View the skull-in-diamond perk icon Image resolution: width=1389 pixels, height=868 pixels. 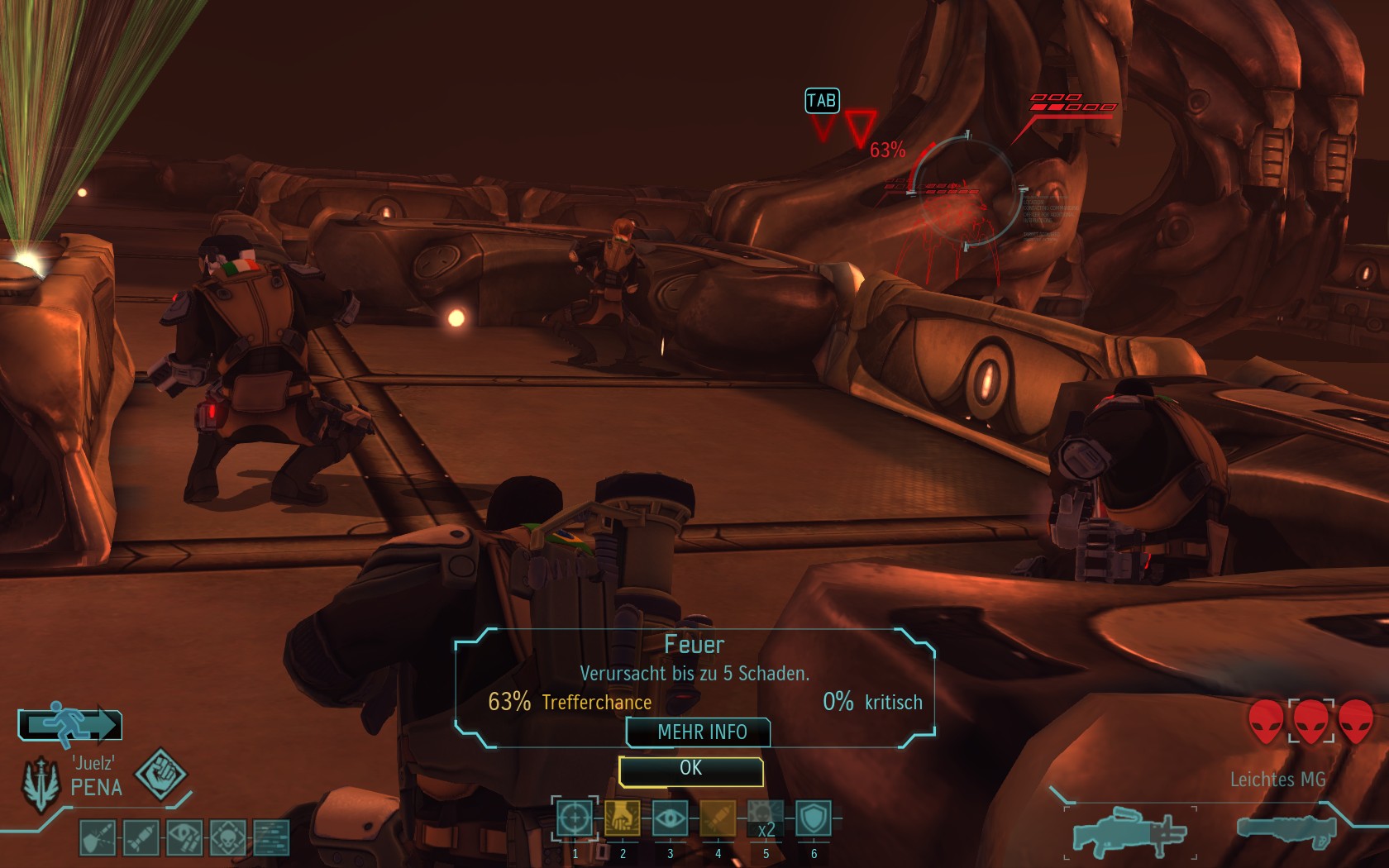point(228,837)
